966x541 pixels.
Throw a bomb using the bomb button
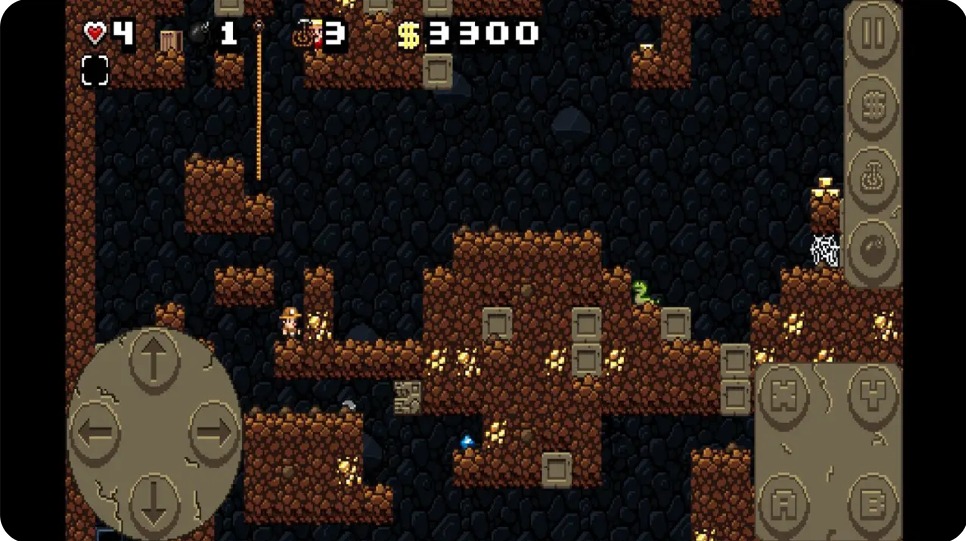[x=873, y=246]
